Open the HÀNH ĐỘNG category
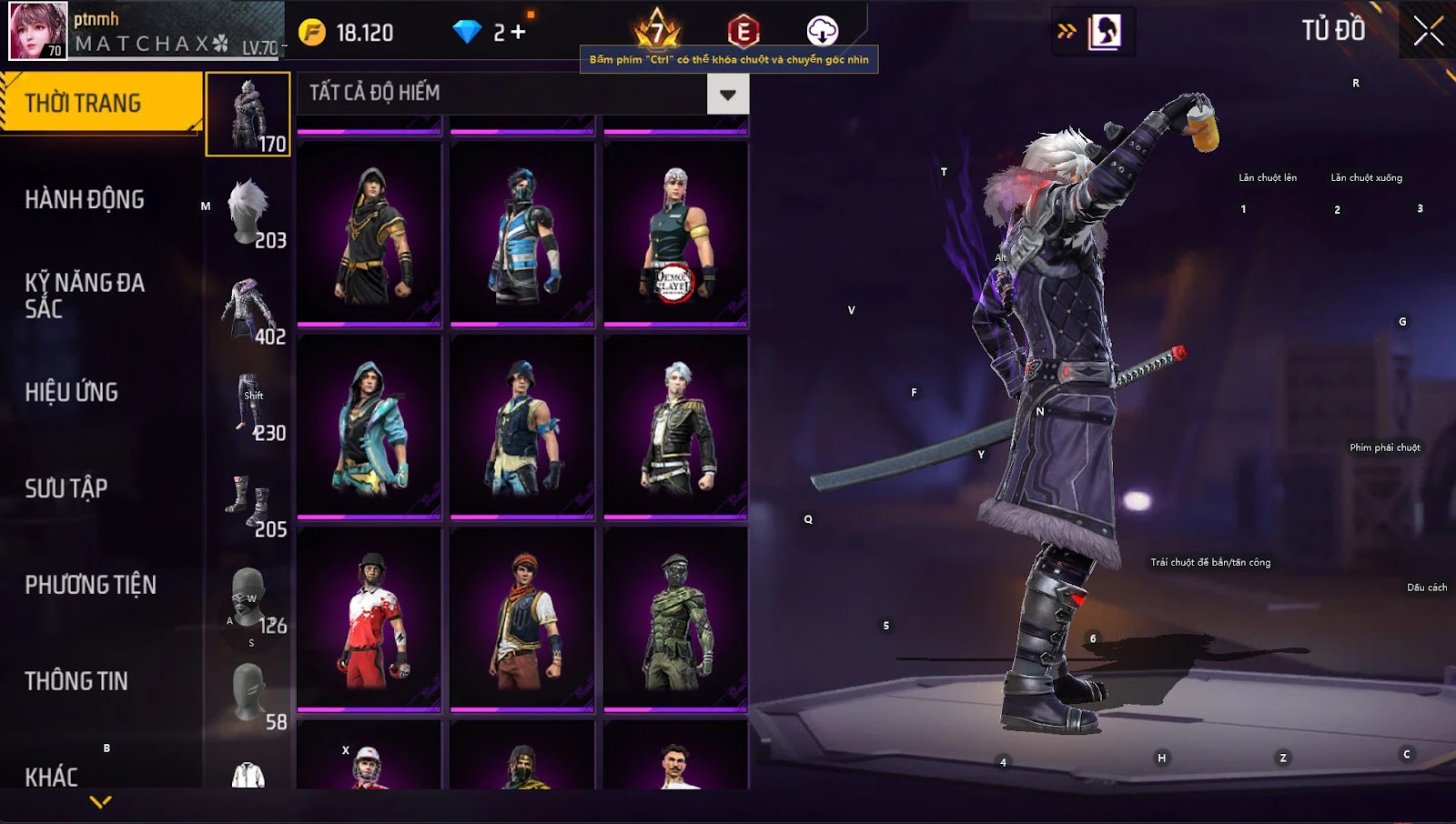1456x824 pixels. point(85,199)
